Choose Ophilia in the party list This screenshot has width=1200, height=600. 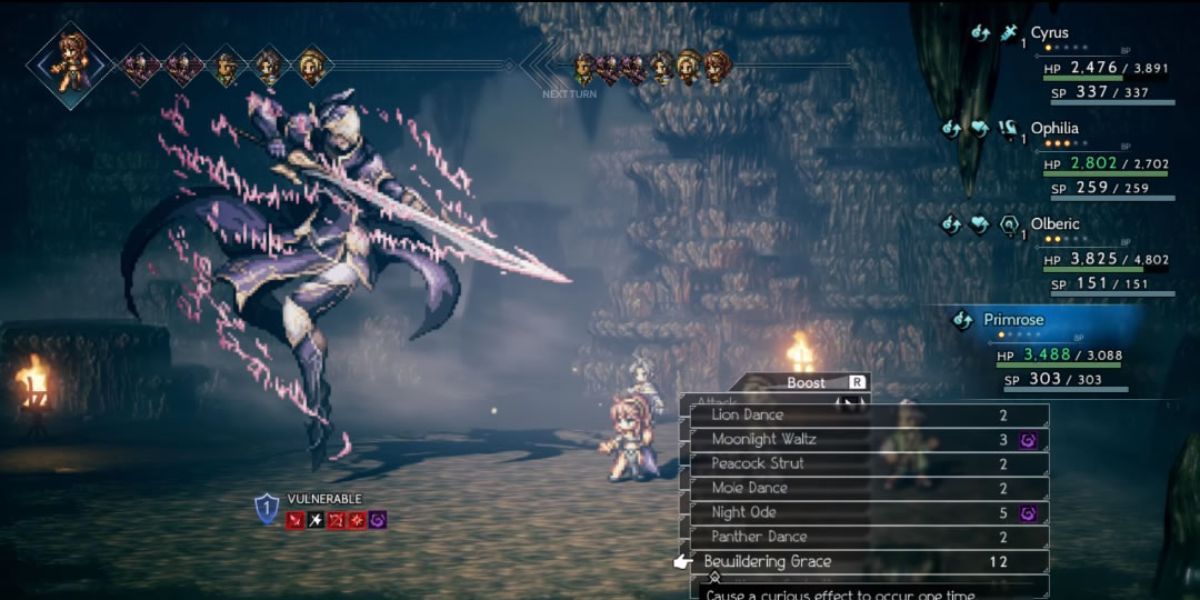tap(1054, 129)
